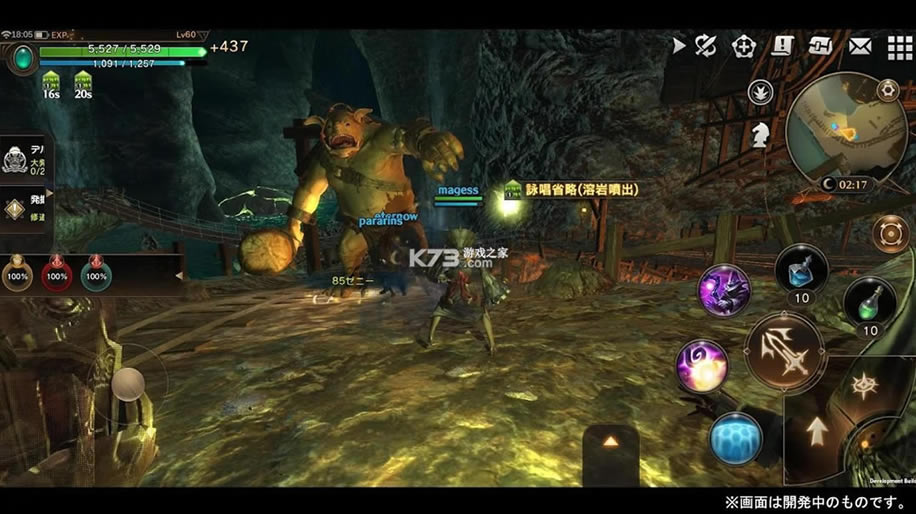Click the minimap's hexagon settings button
Screen dimensions: 916x514
tap(886, 90)
